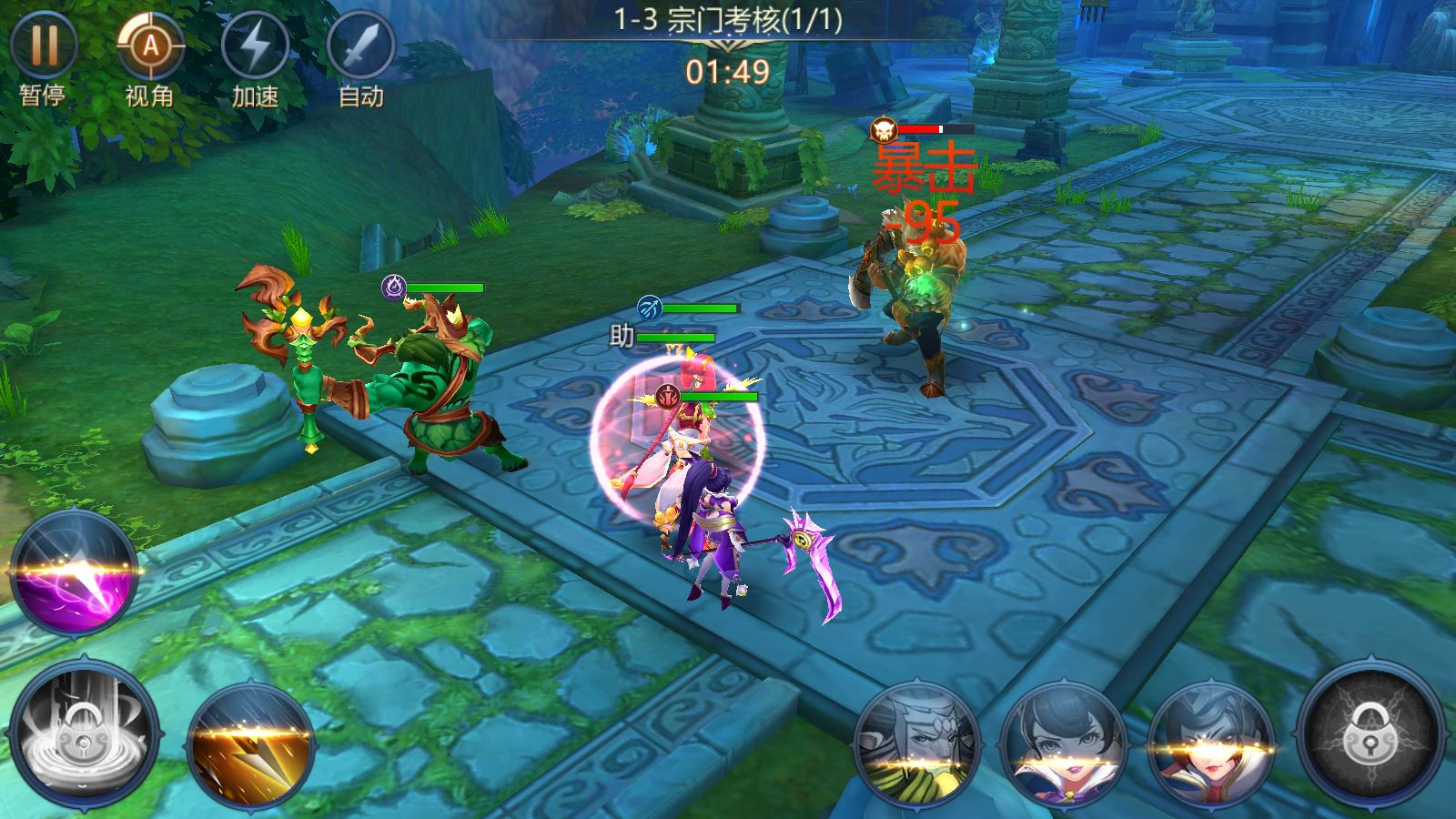
Task: Select the dark-haired purple-collar hero portrait
Action: (x=1063, y=743)
